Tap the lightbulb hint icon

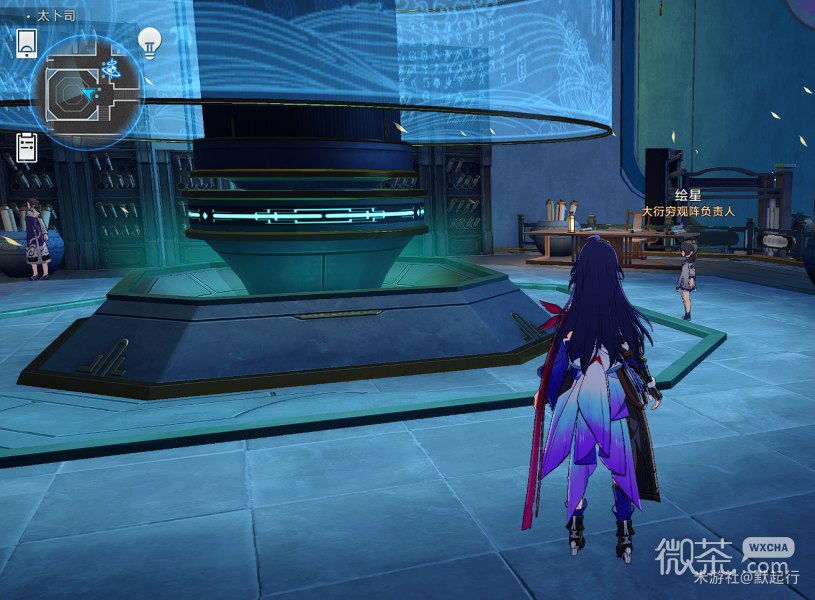150,42
